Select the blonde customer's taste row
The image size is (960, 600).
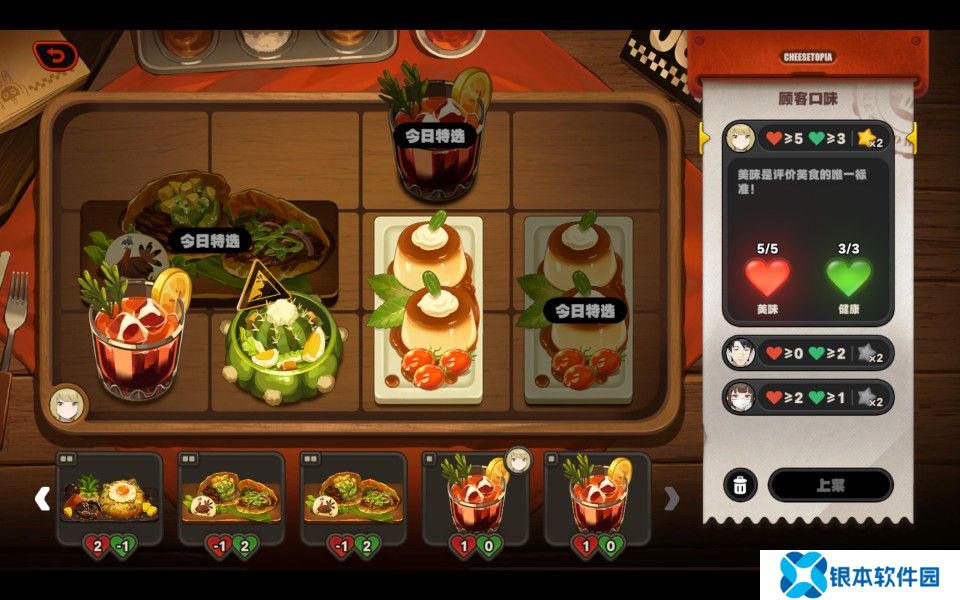pos(806,138)
